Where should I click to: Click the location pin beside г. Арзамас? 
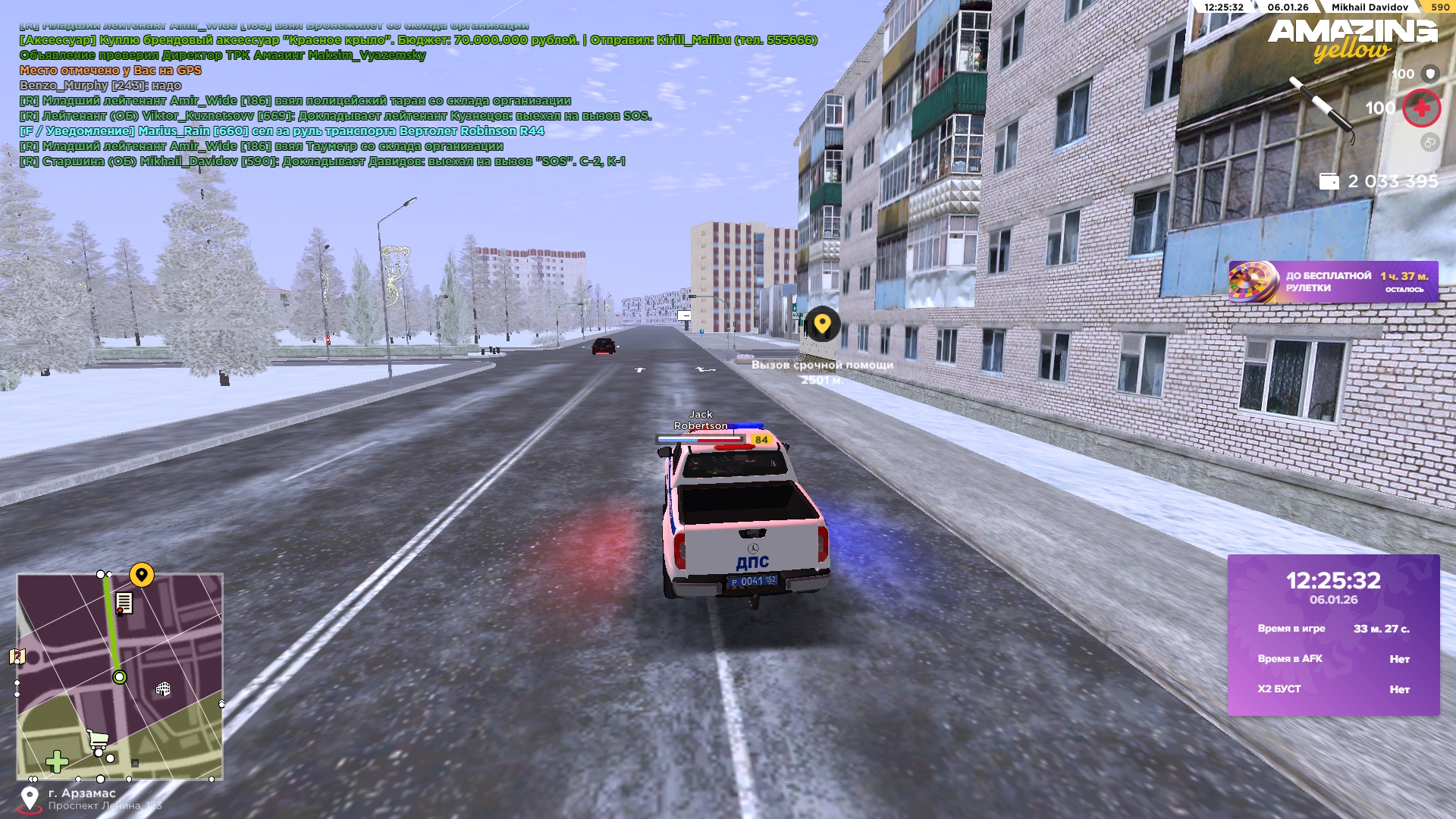click(x=30, y=799)
